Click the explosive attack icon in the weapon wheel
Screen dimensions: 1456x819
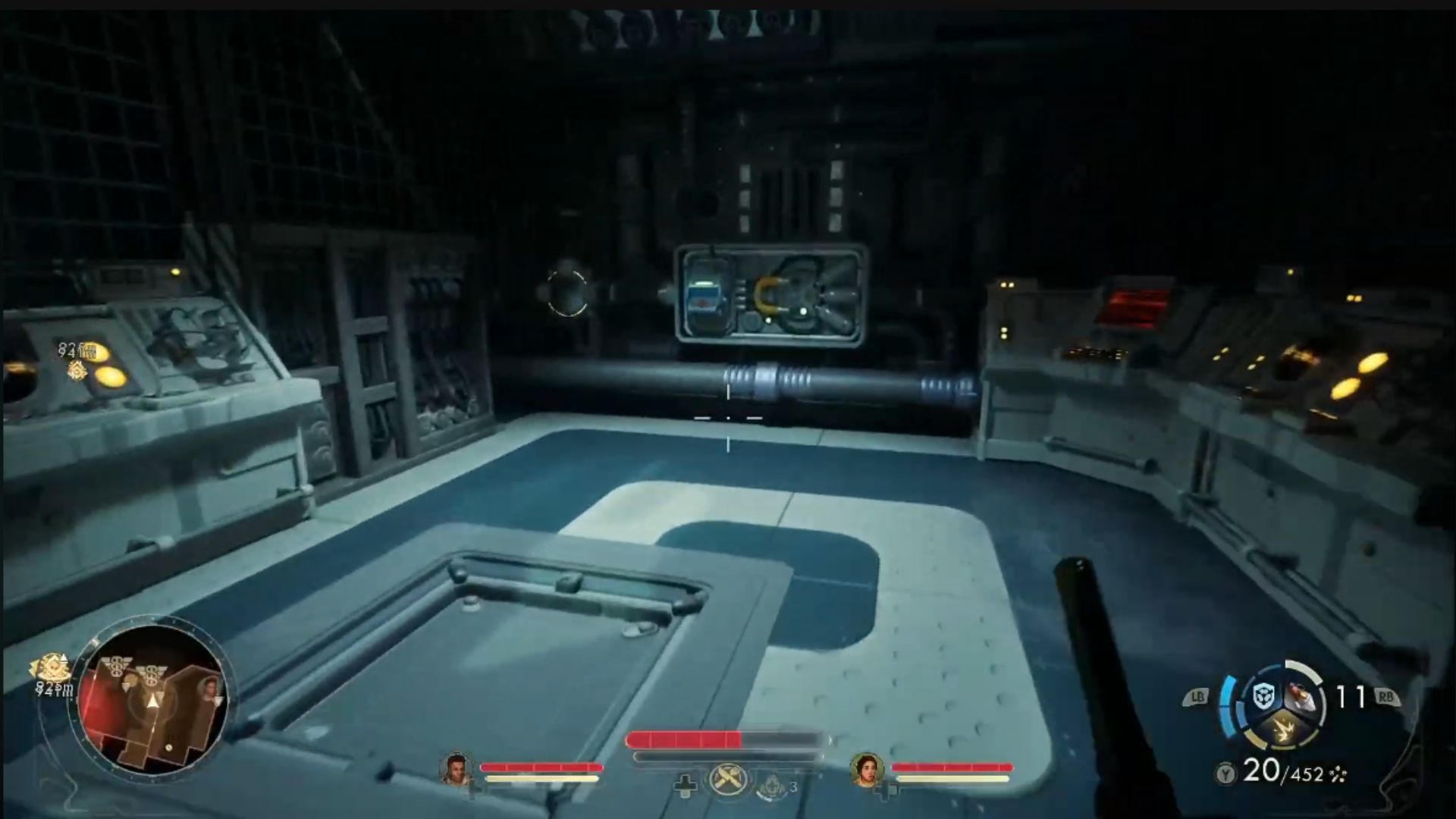click(x=1283, y=729)
